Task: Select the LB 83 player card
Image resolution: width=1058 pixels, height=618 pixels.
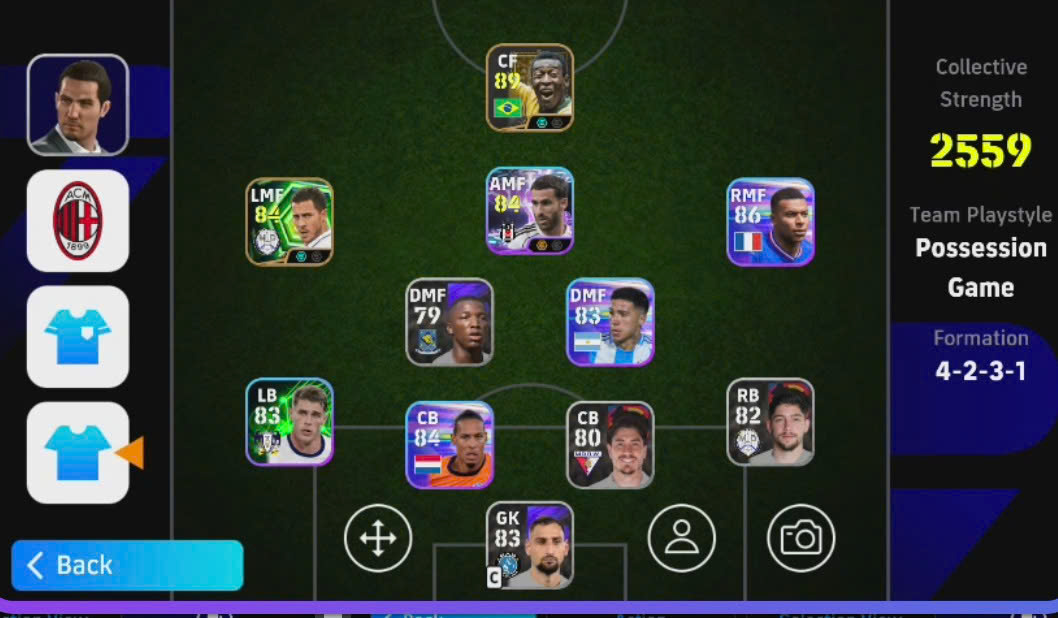Action: pyautogui.click(x=290, y=421)
